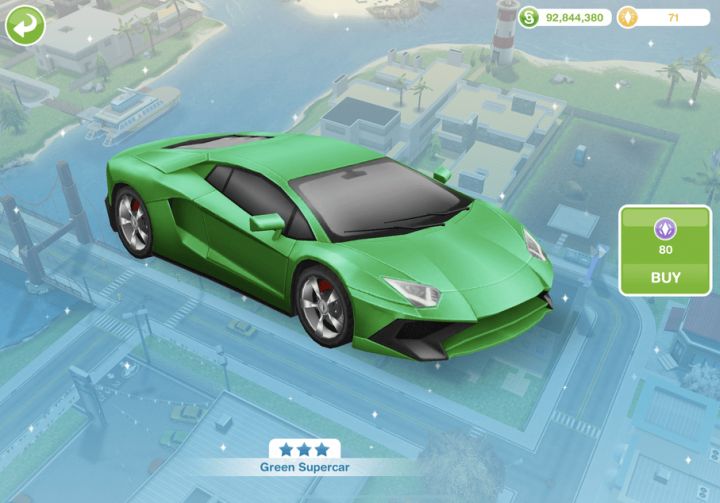Go back with the green arrow button

25,24
